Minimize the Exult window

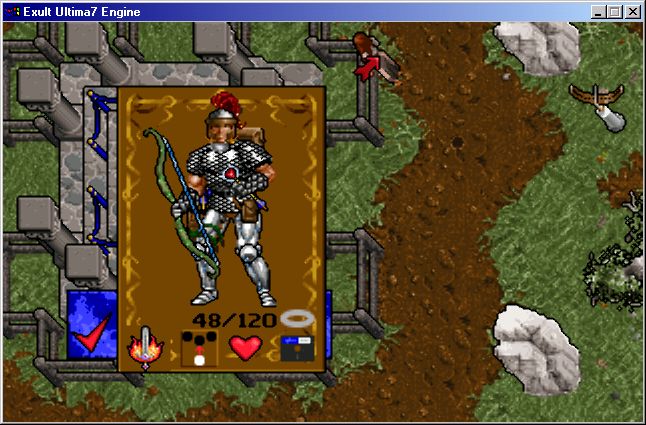tap(598, 12)
